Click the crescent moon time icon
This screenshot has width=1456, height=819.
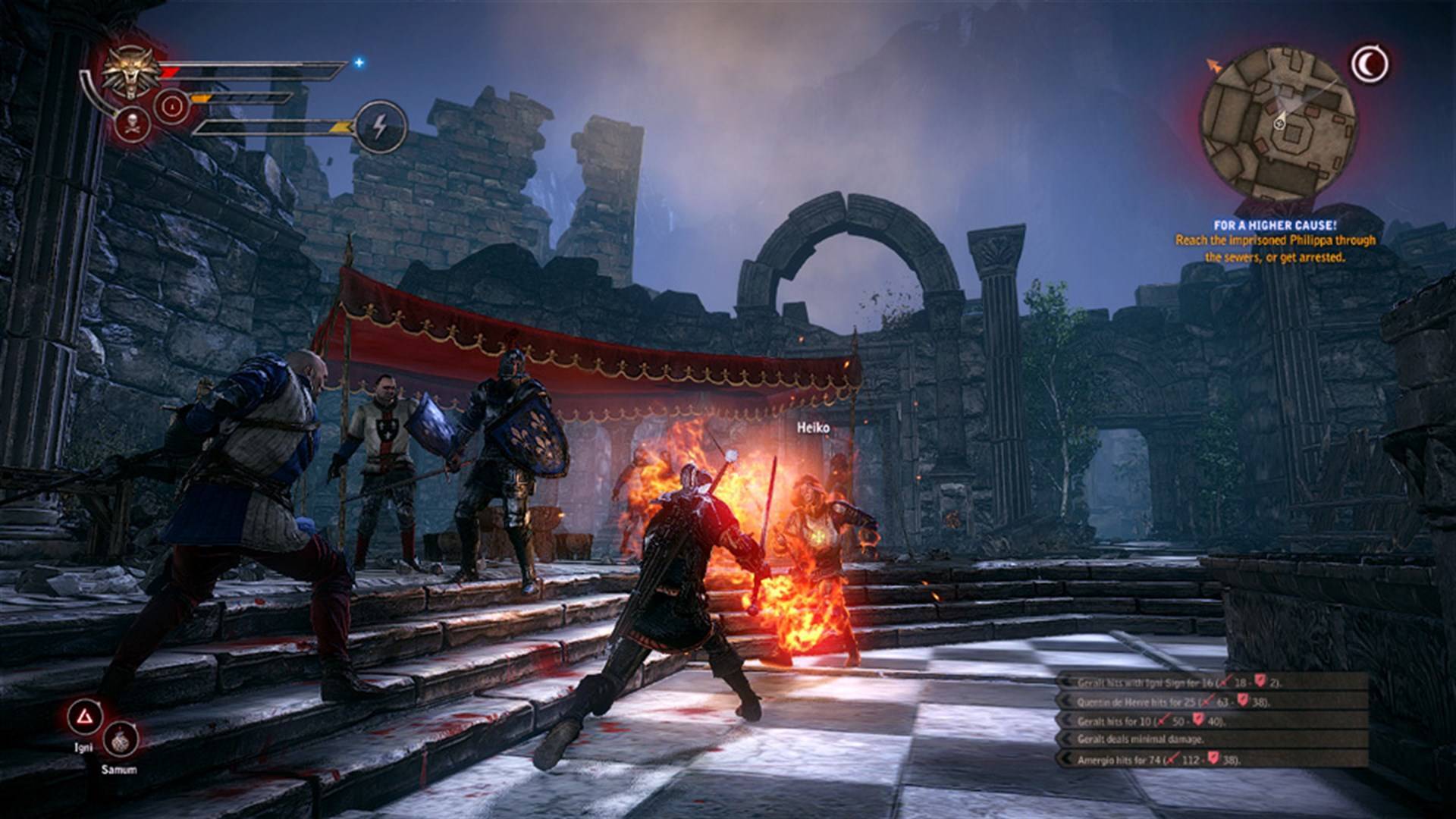[x=1369, y=65]
